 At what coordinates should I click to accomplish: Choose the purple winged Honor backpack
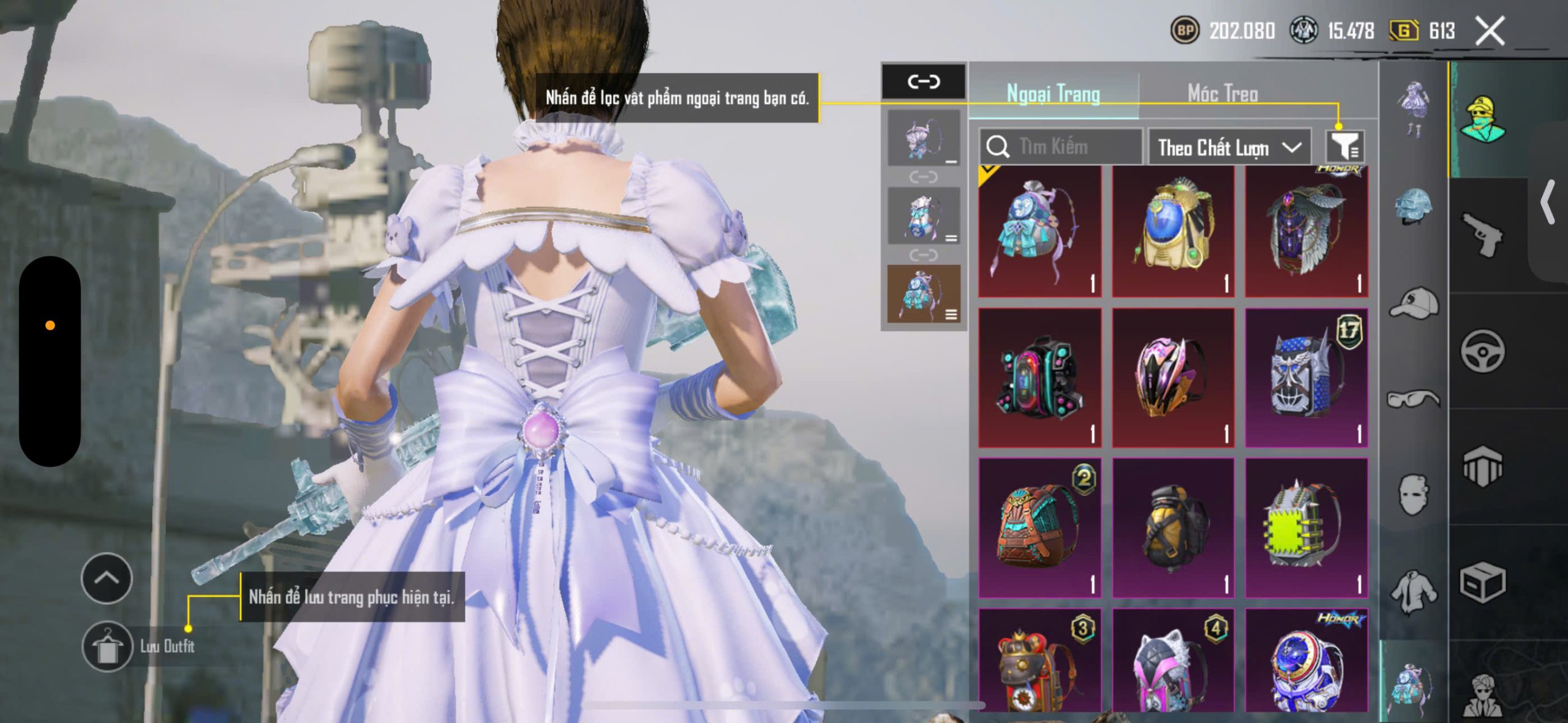click(1306, 231)
